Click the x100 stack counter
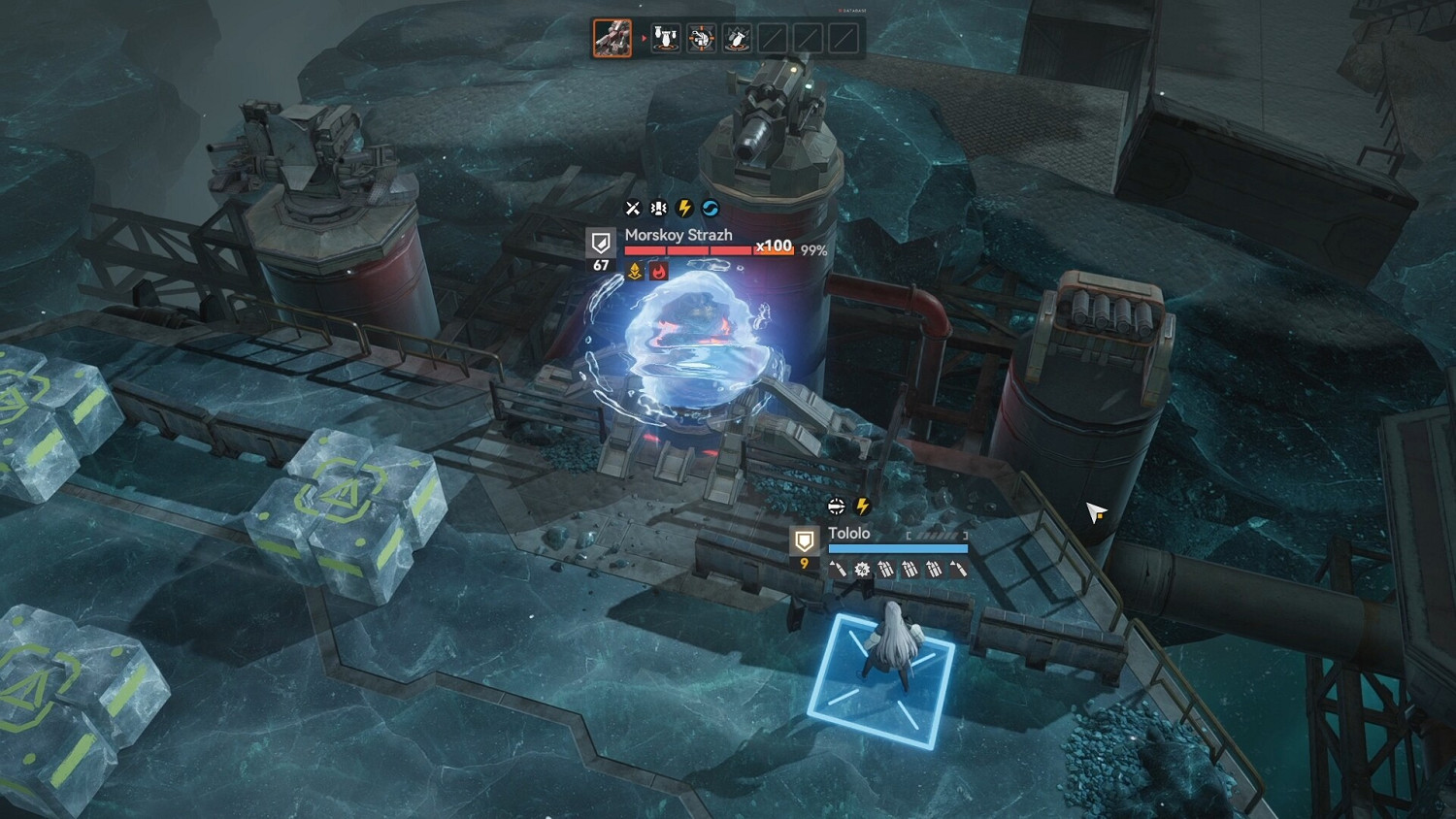Image resolution: width=1456 pixels, height=819 pixels. (x=772, y=246)
